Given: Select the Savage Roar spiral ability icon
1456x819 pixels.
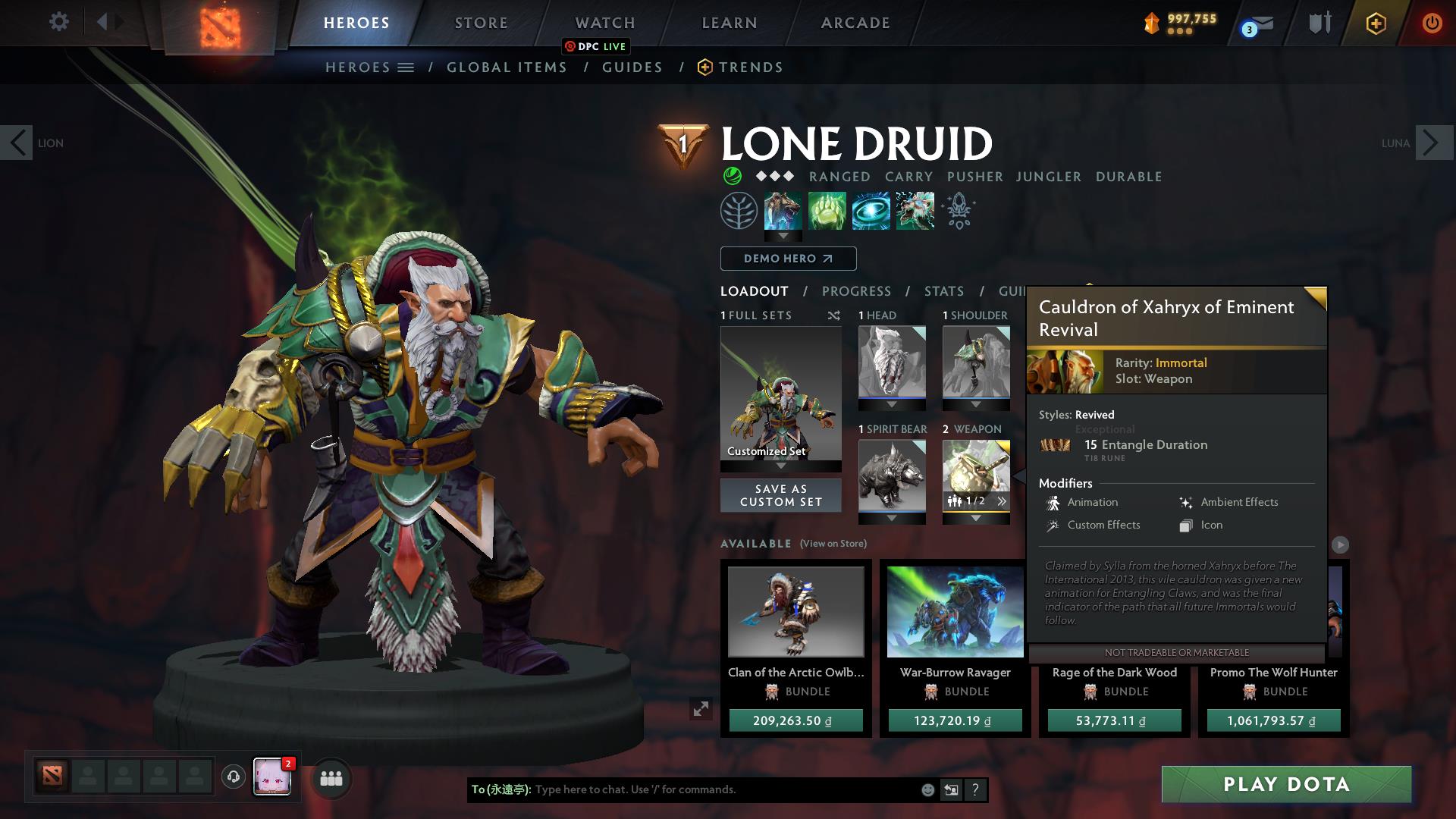Looking at the screenshot, I should (x=870, y=211).
